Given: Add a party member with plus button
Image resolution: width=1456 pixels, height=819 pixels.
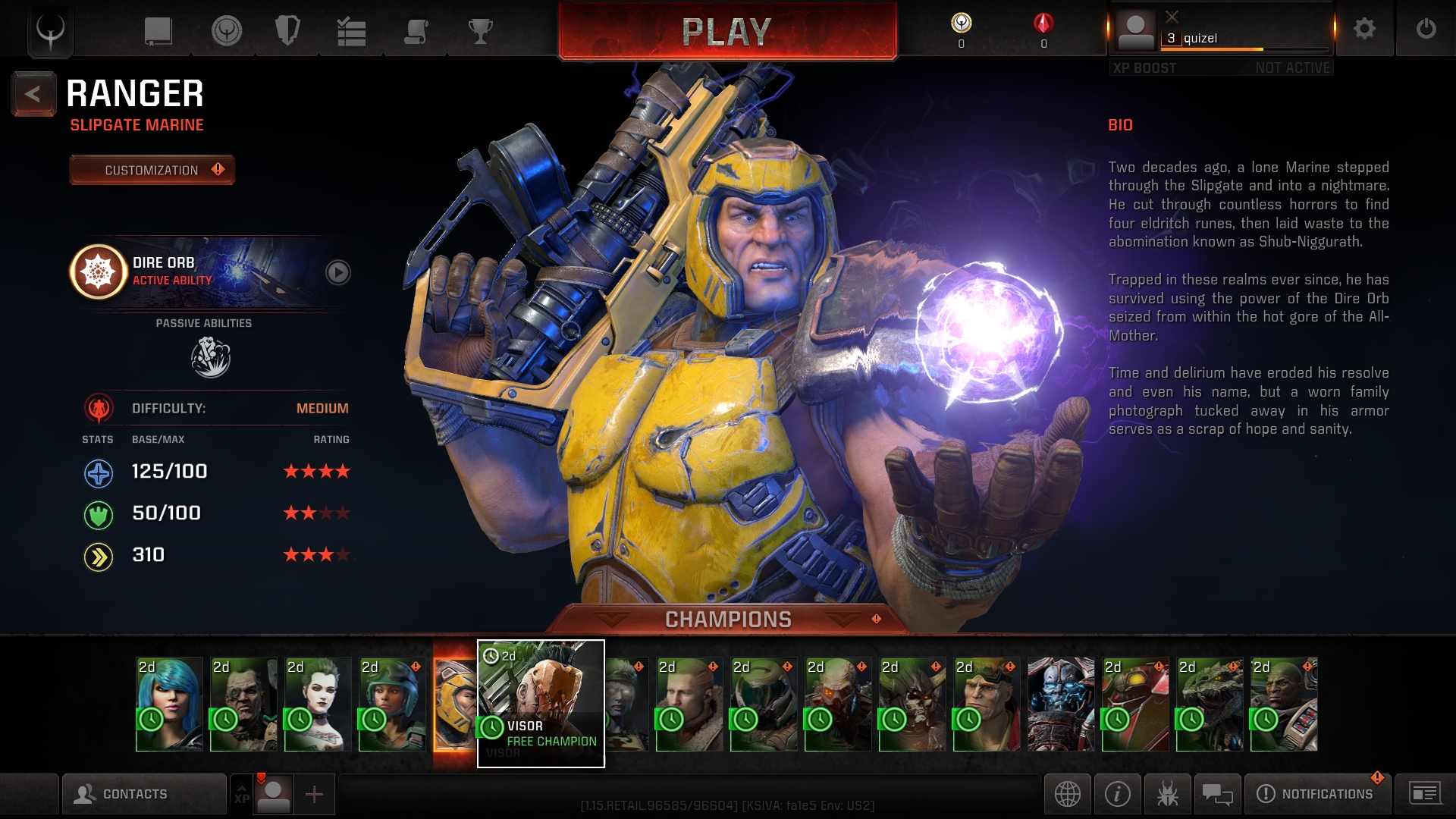Looking at the screenshot, I should pos(314,794).
